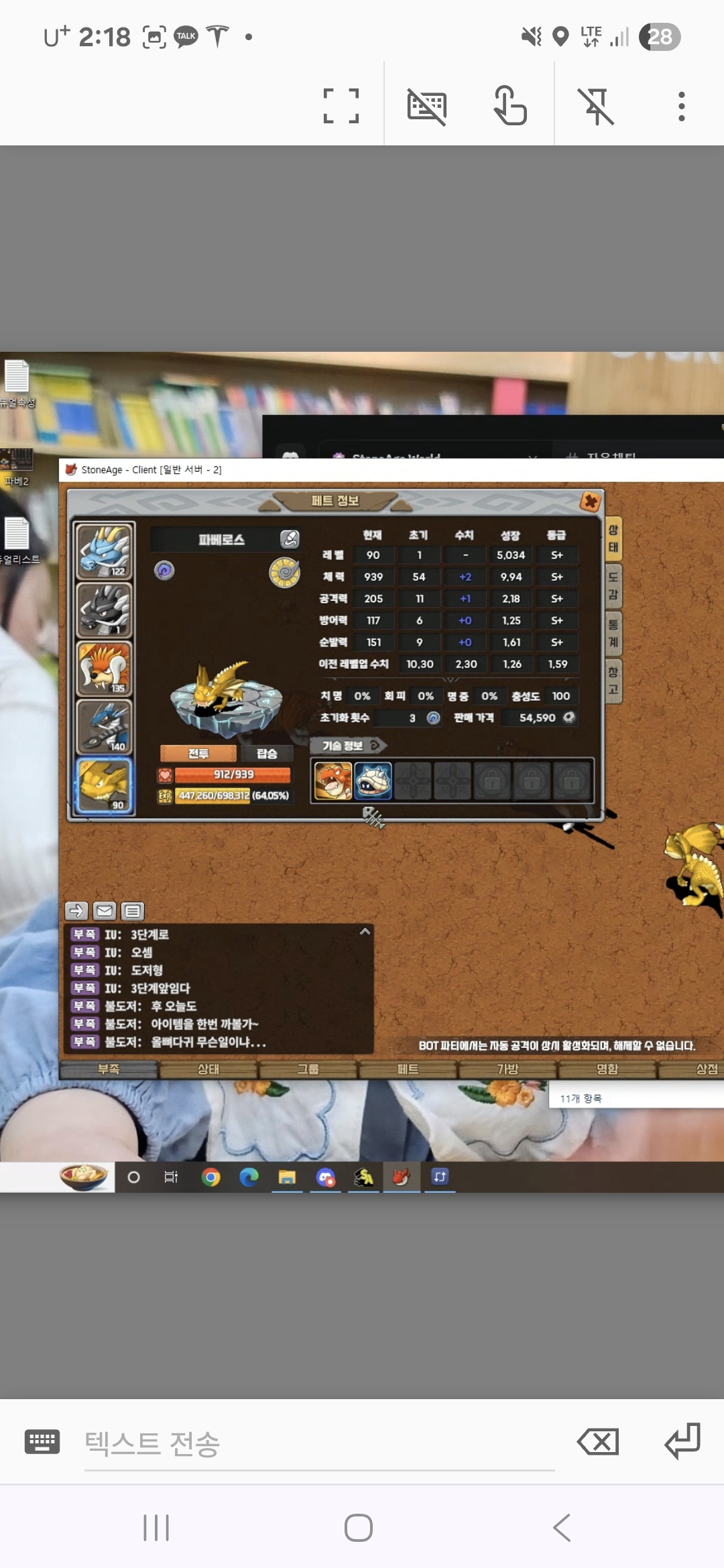Open the 그룹 group menu

pyautogui.click(x=308, y=1069)
